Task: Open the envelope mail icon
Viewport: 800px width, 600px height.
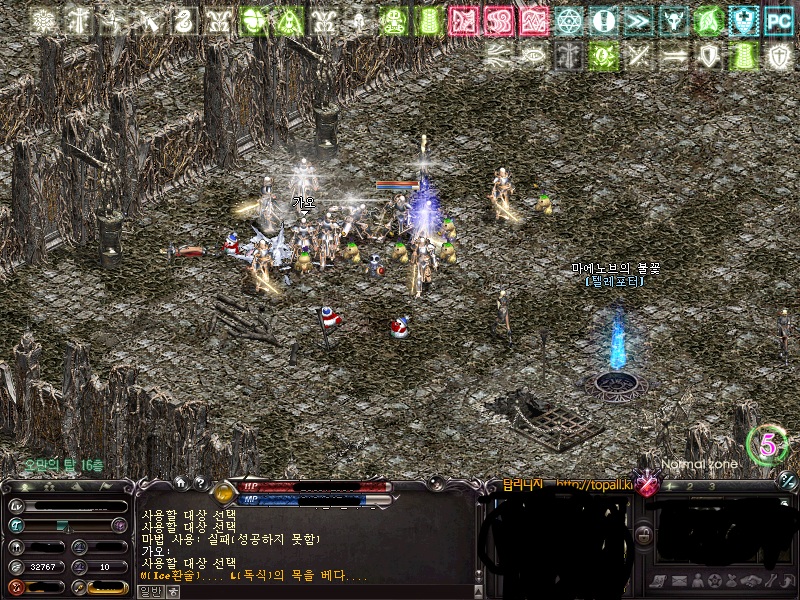Action: click(678, 581)
